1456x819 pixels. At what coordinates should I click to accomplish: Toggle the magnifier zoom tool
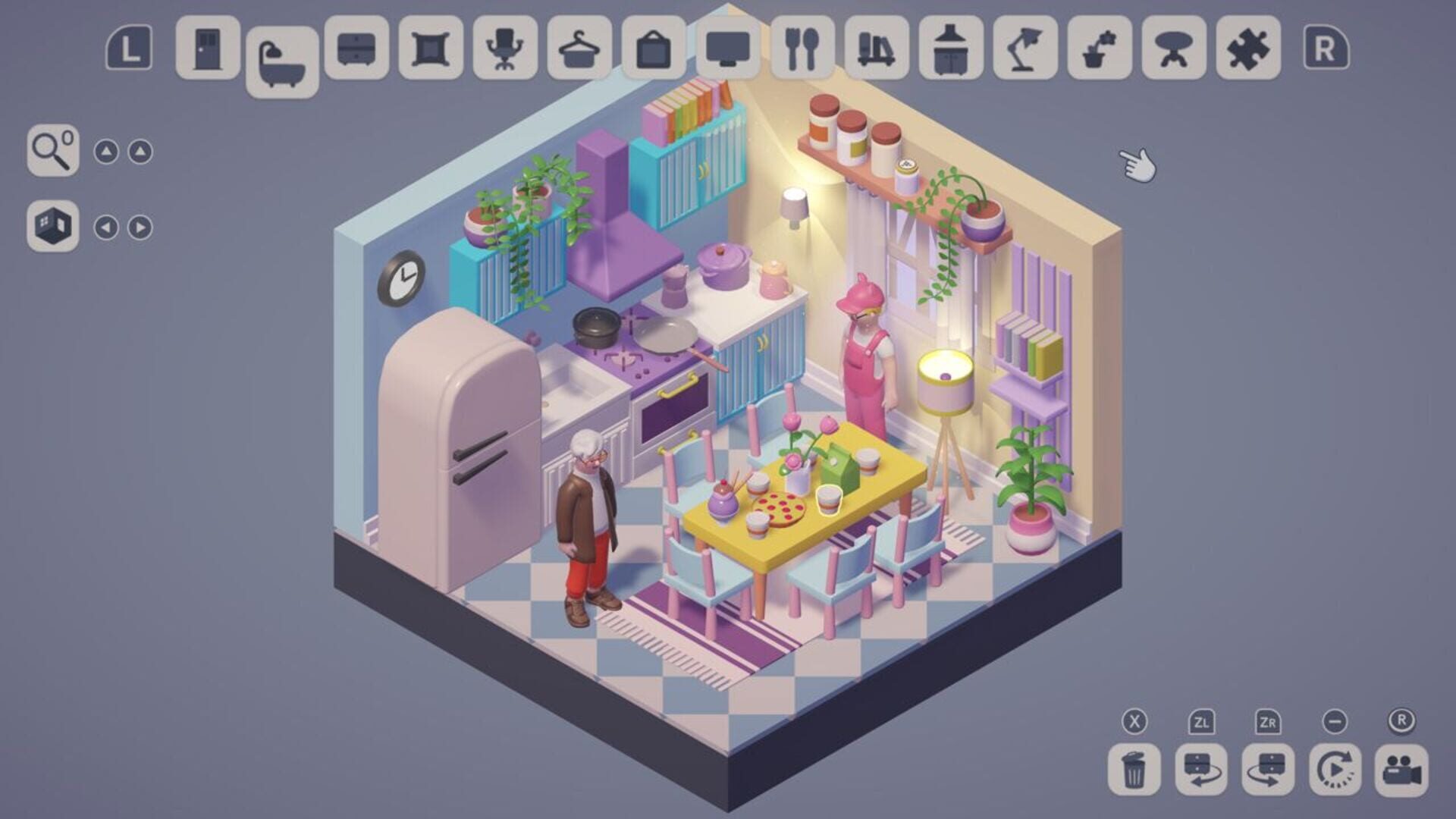point(52,152)
